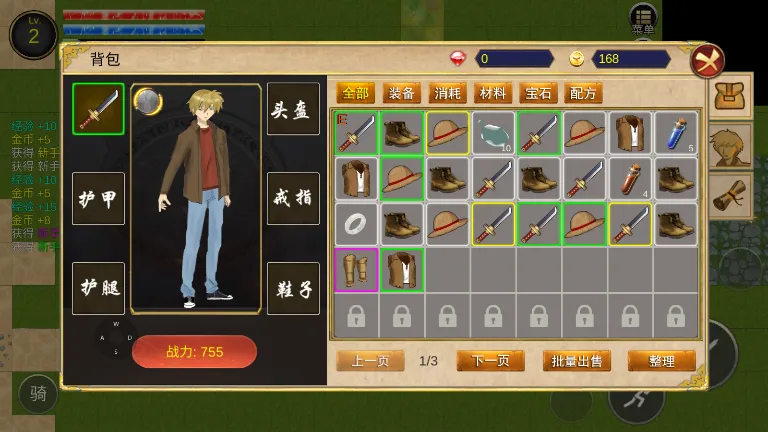Viewport: 768px width, 432px height.
Task: Select the 配方 recipes tab
Action: tap(583, 93)
